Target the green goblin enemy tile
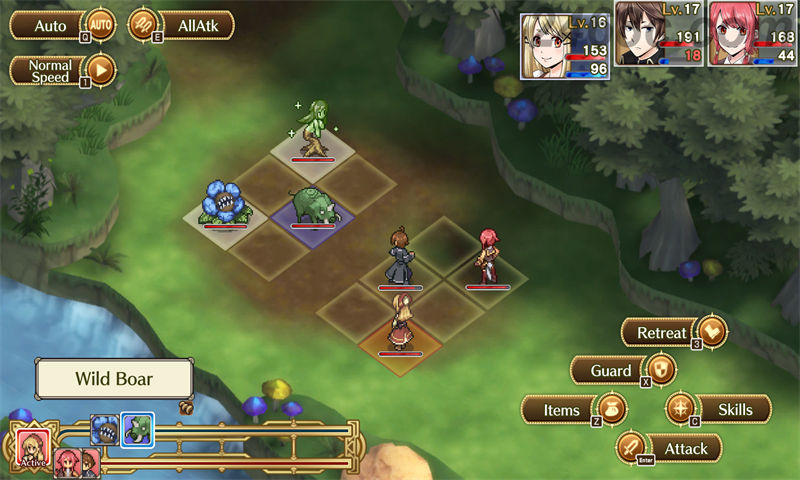 [x=314, y=132]
